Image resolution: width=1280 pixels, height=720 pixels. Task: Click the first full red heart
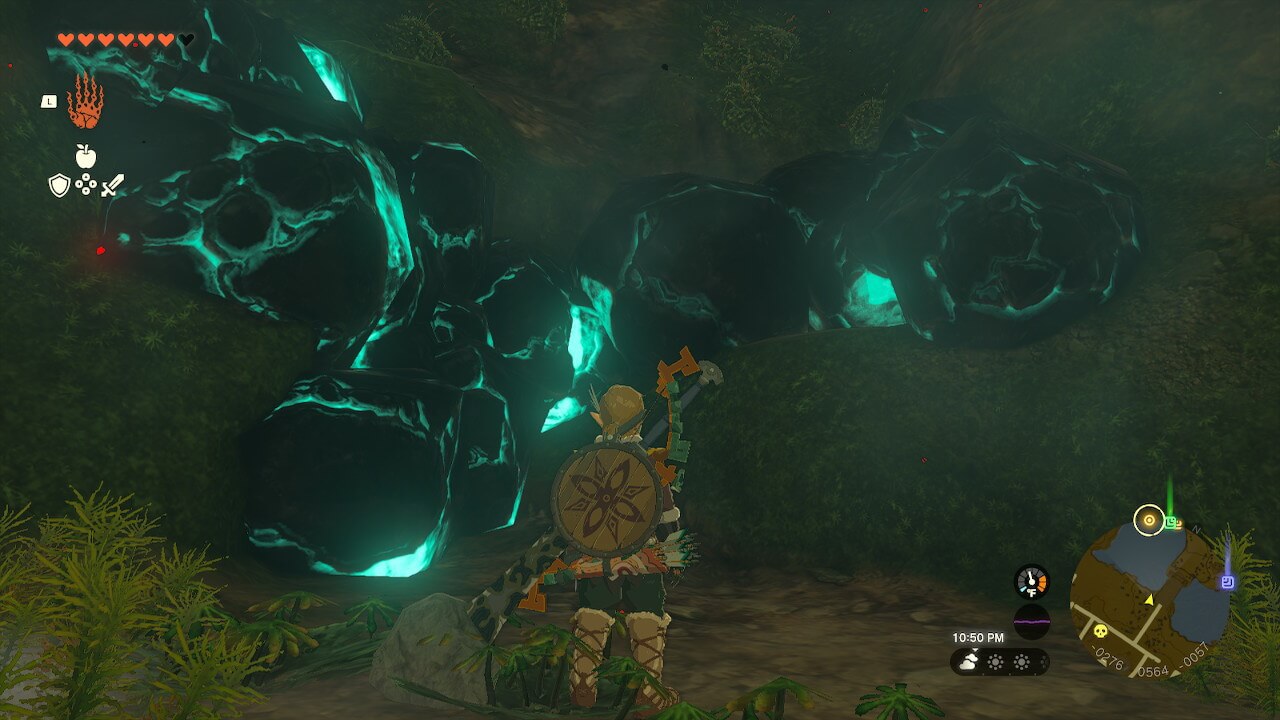coord(64,39)
